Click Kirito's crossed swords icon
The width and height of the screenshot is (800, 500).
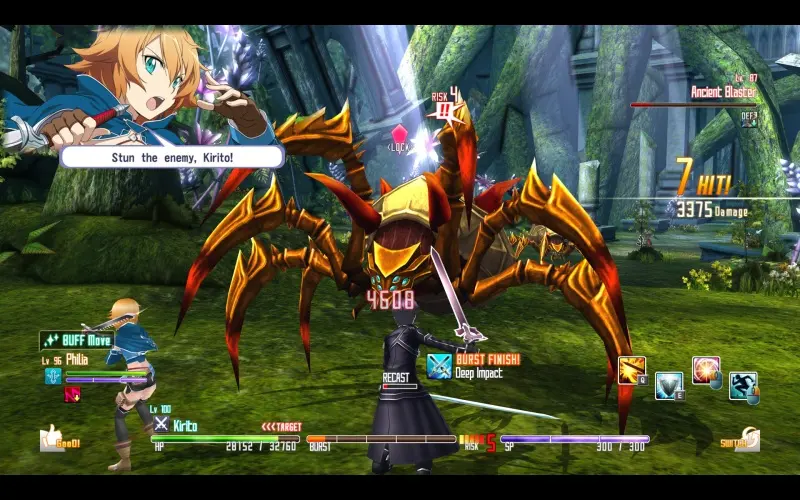[161, 424]
